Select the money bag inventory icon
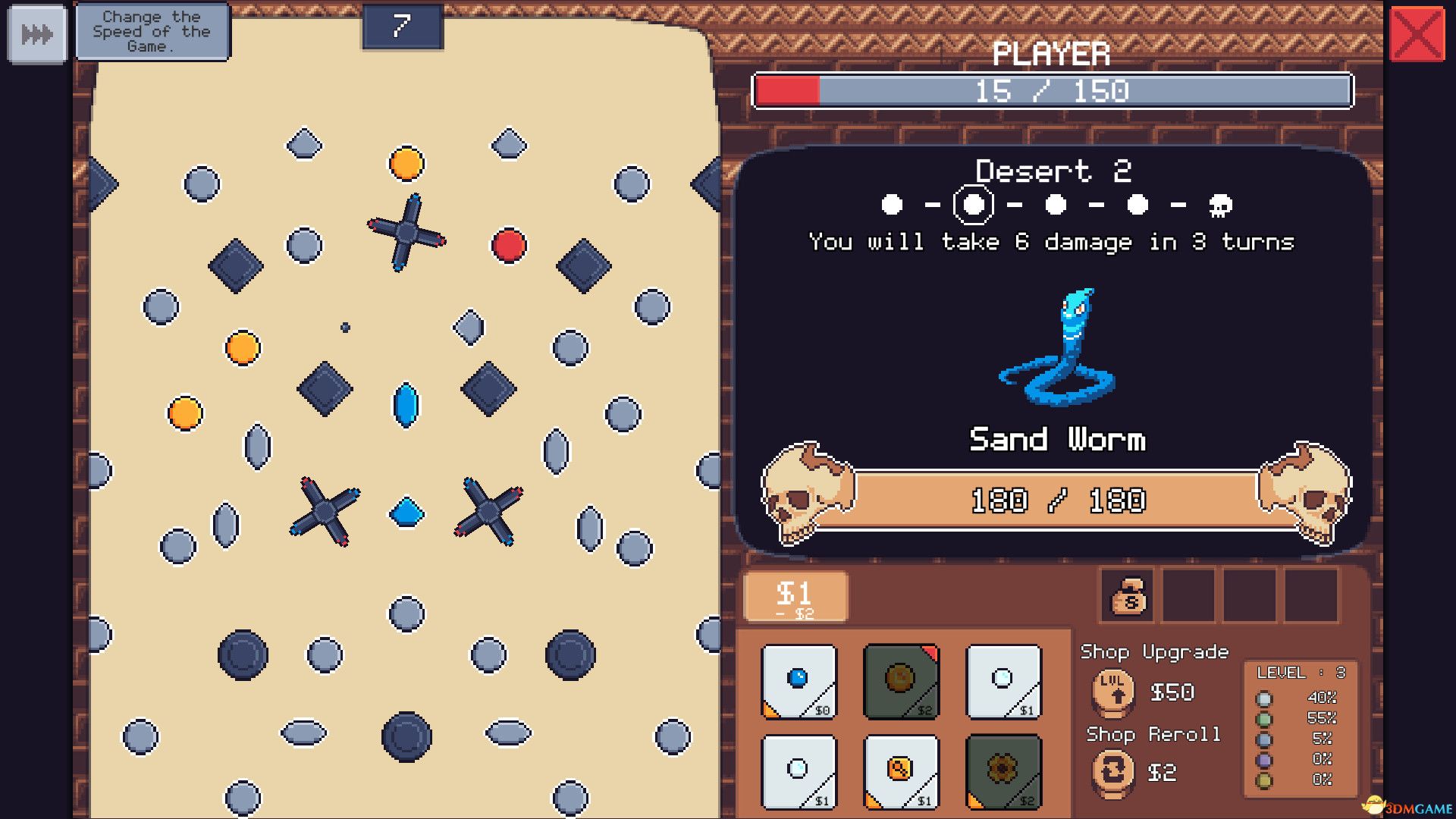Viewport: 1456px width, 819px height. [x=1127, y=597]
